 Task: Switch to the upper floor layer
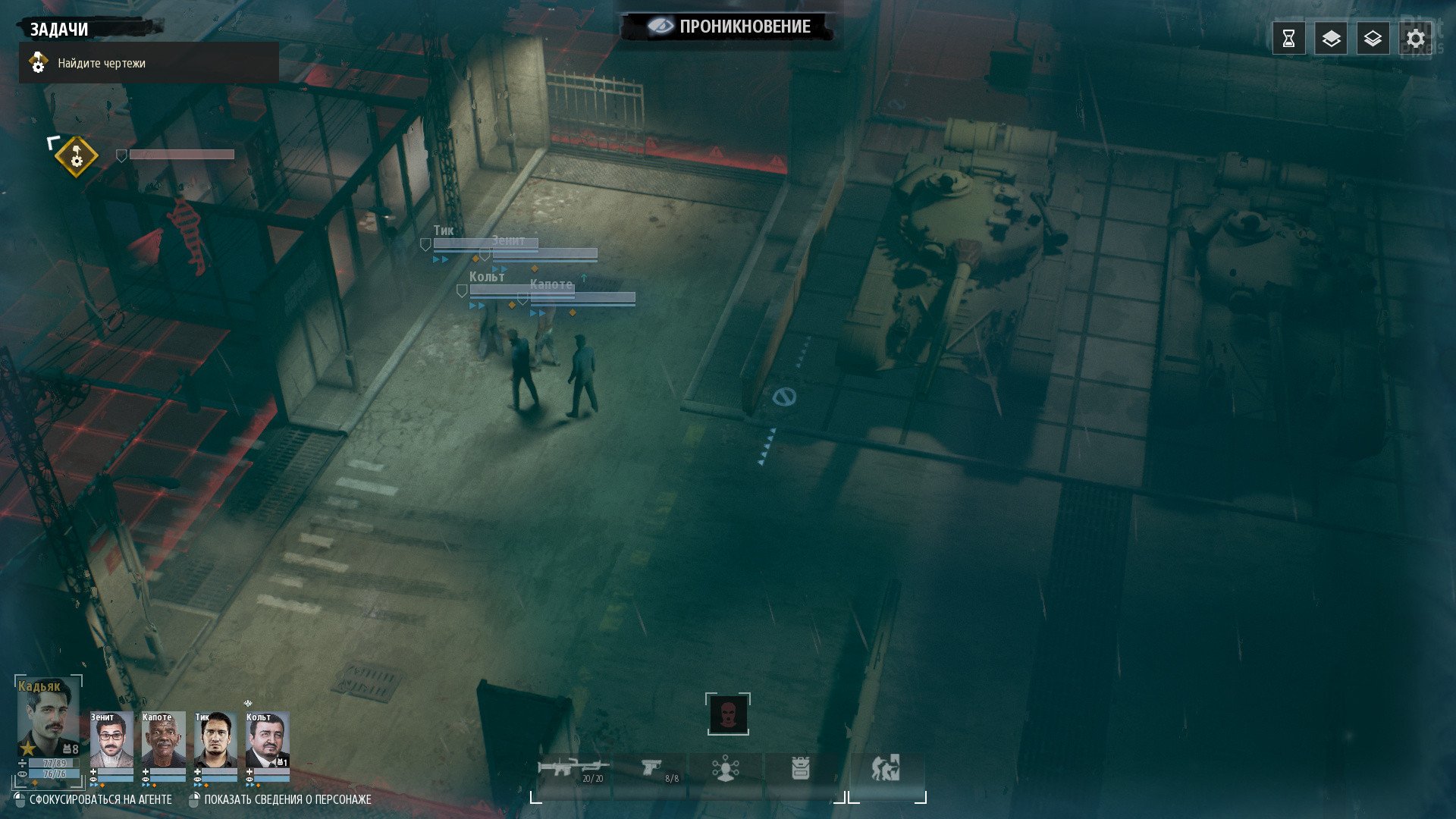click(1331, 39)
